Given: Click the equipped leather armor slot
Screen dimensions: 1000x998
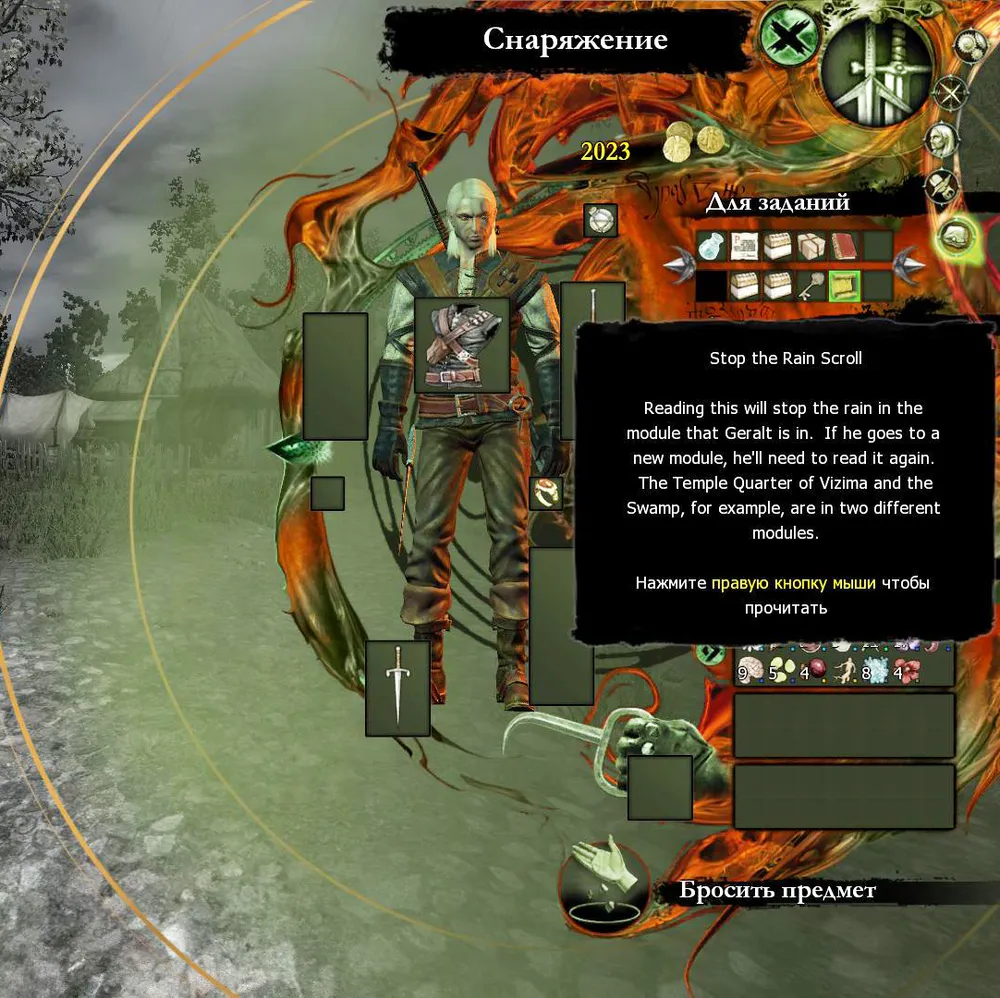Looking at the screenshot, I should [x=461, y=345].
